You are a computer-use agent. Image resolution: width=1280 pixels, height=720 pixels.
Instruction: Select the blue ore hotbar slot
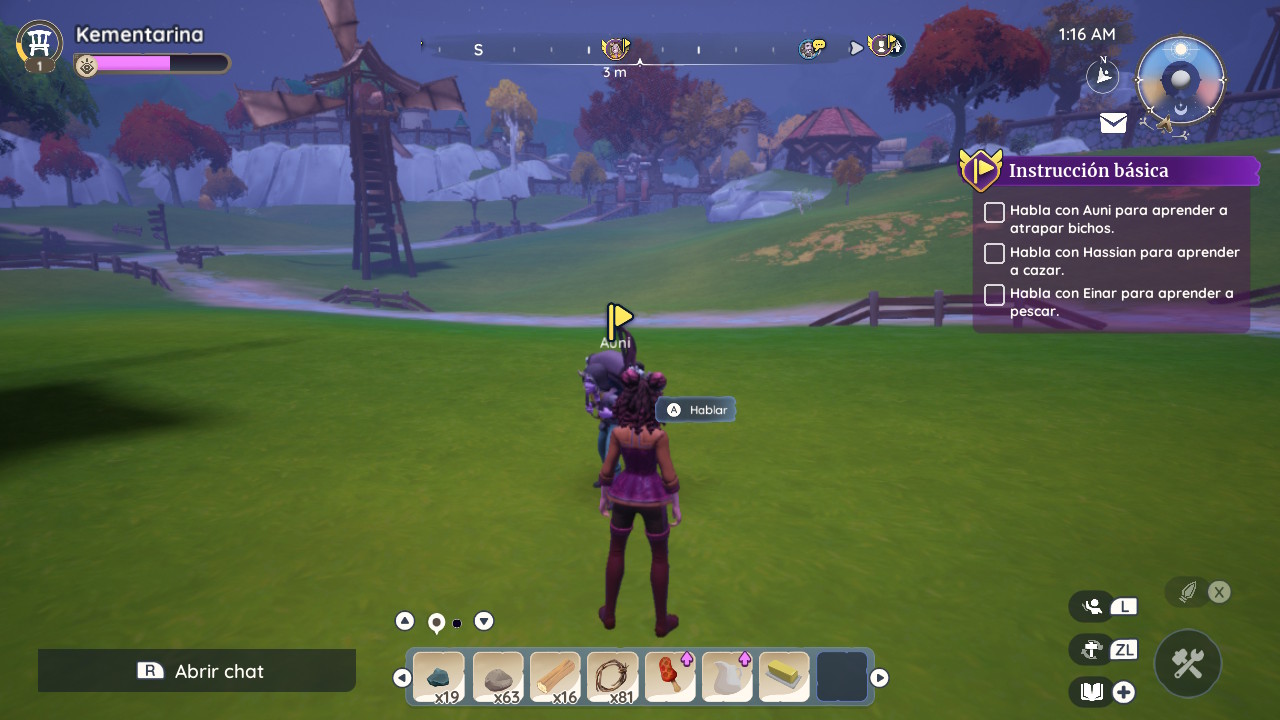click(439, 677)
